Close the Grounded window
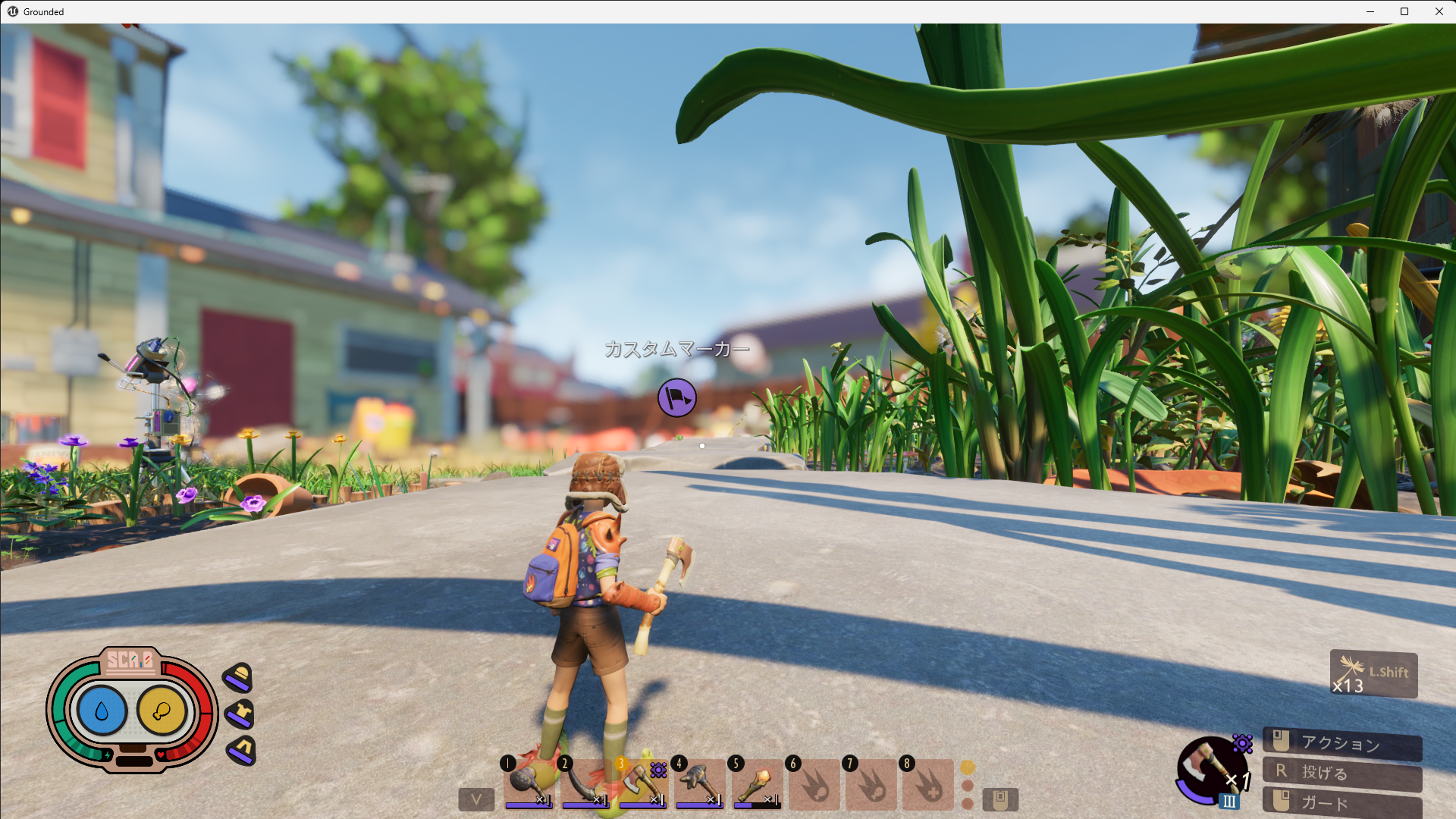The height and width of the screenshot is (819, 1456). 1439,11
